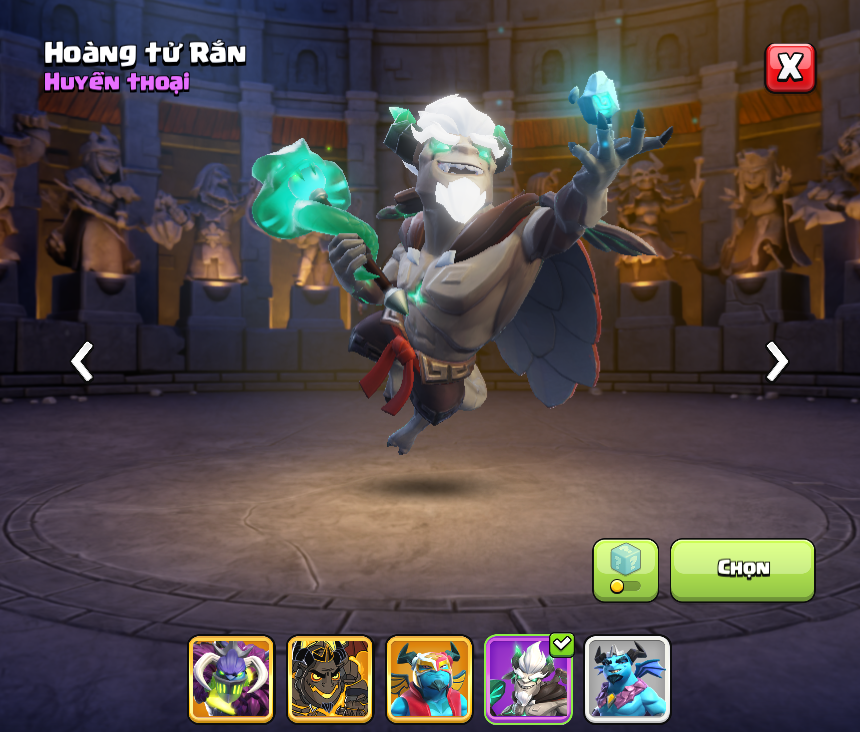860x732 pixels.
Task: Choose the black and gold skin thumbnail
Action: pos(330,679)
